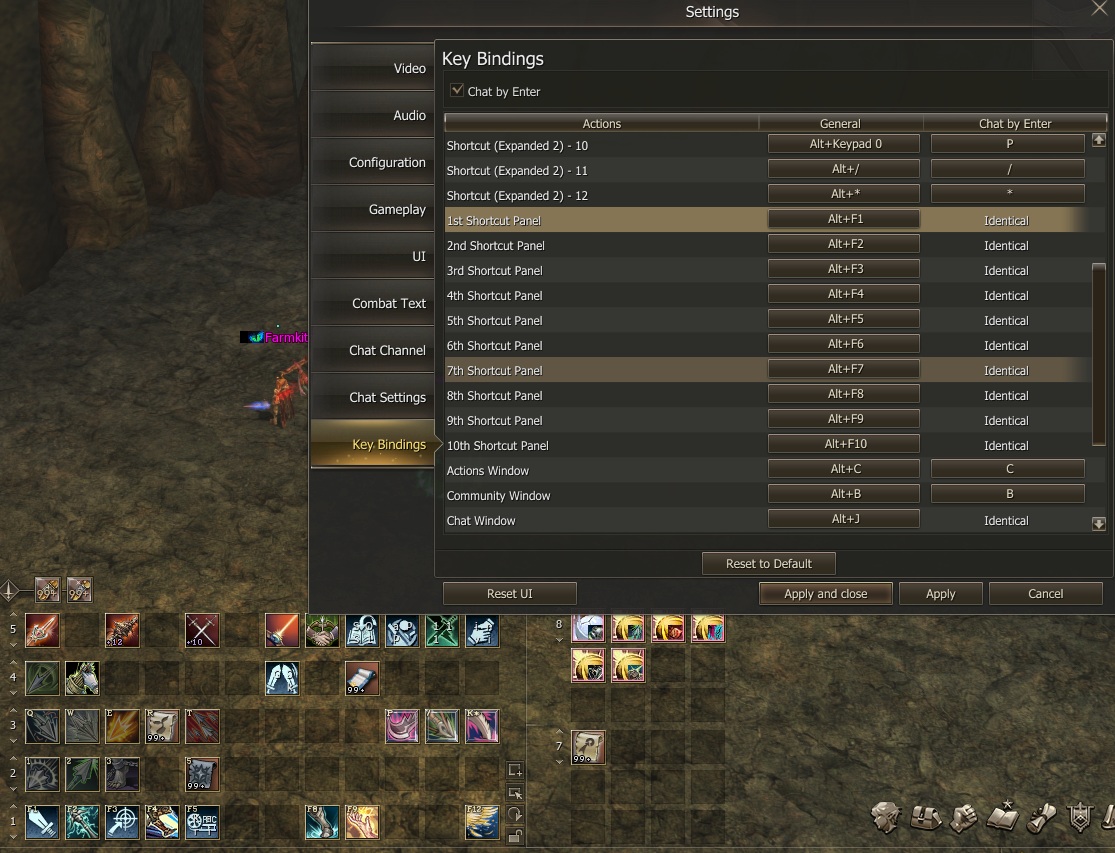Switch to the Audio tab

point(372,115)
